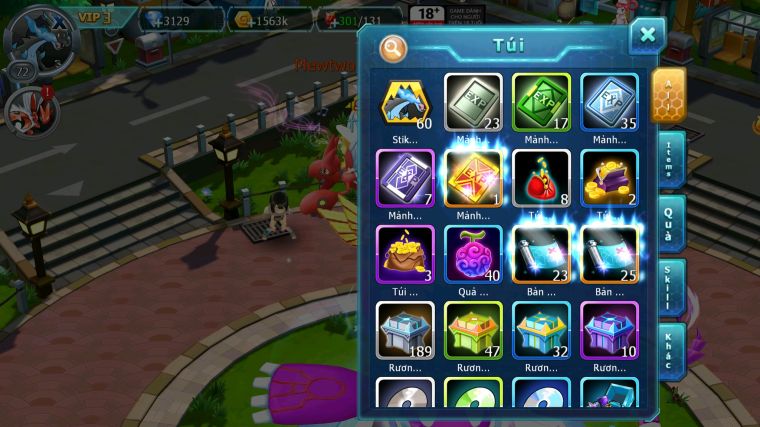Screen dimensions: 760x427
Task: Close the Túi inventory panel
Action: point(647,36)
